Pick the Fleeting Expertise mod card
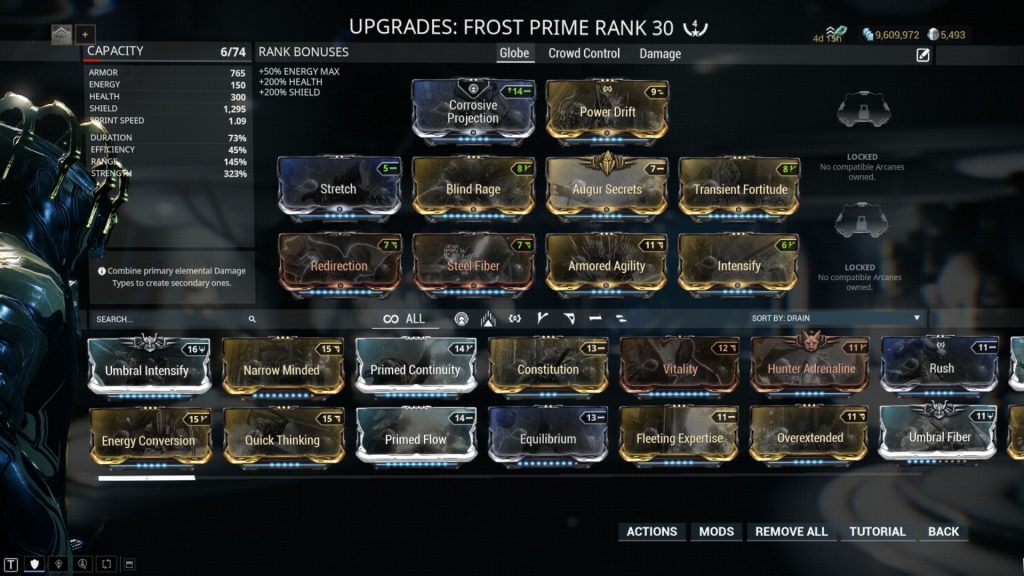 679,438
